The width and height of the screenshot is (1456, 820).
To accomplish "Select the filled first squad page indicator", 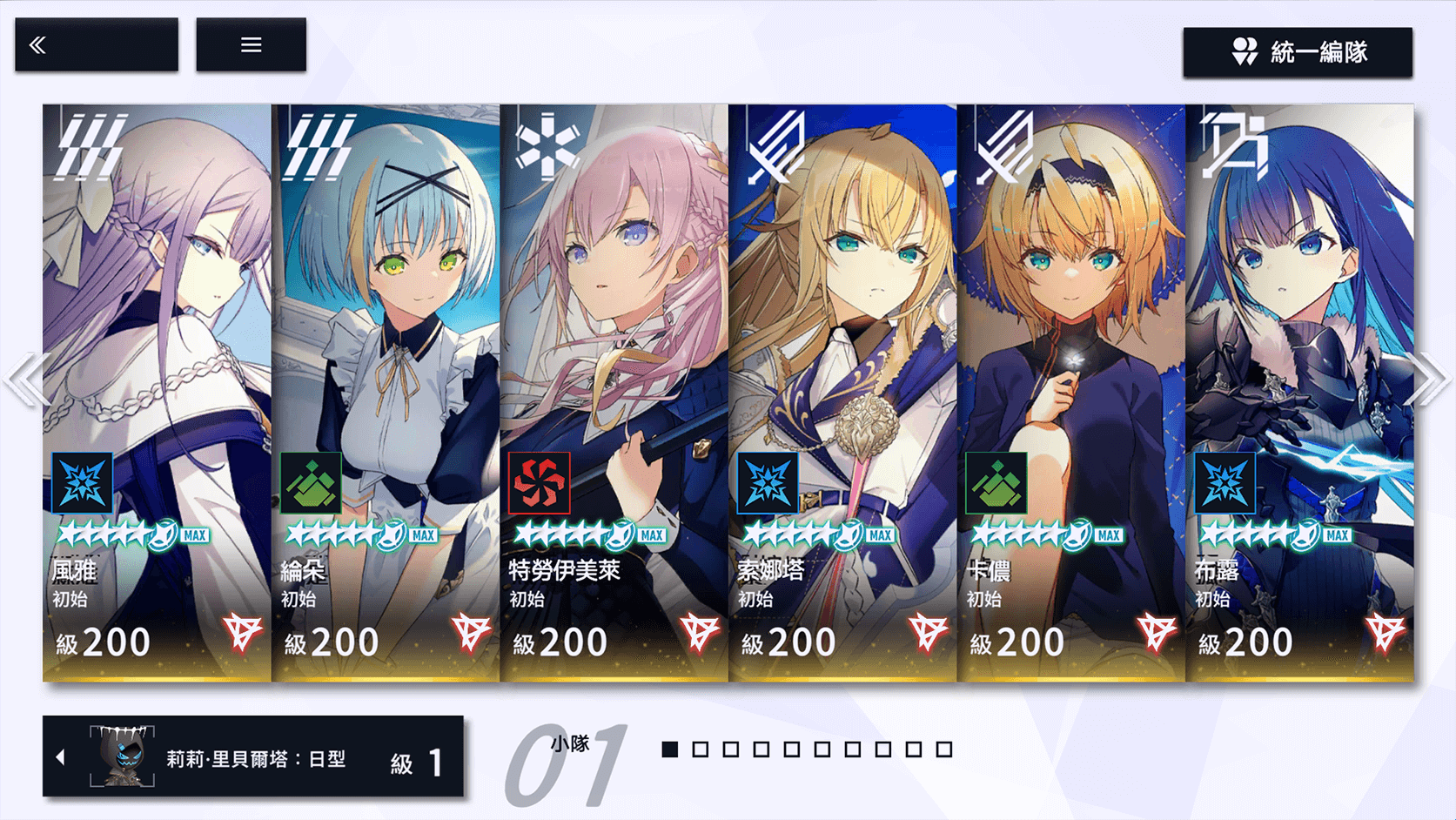I will [669, 749].
